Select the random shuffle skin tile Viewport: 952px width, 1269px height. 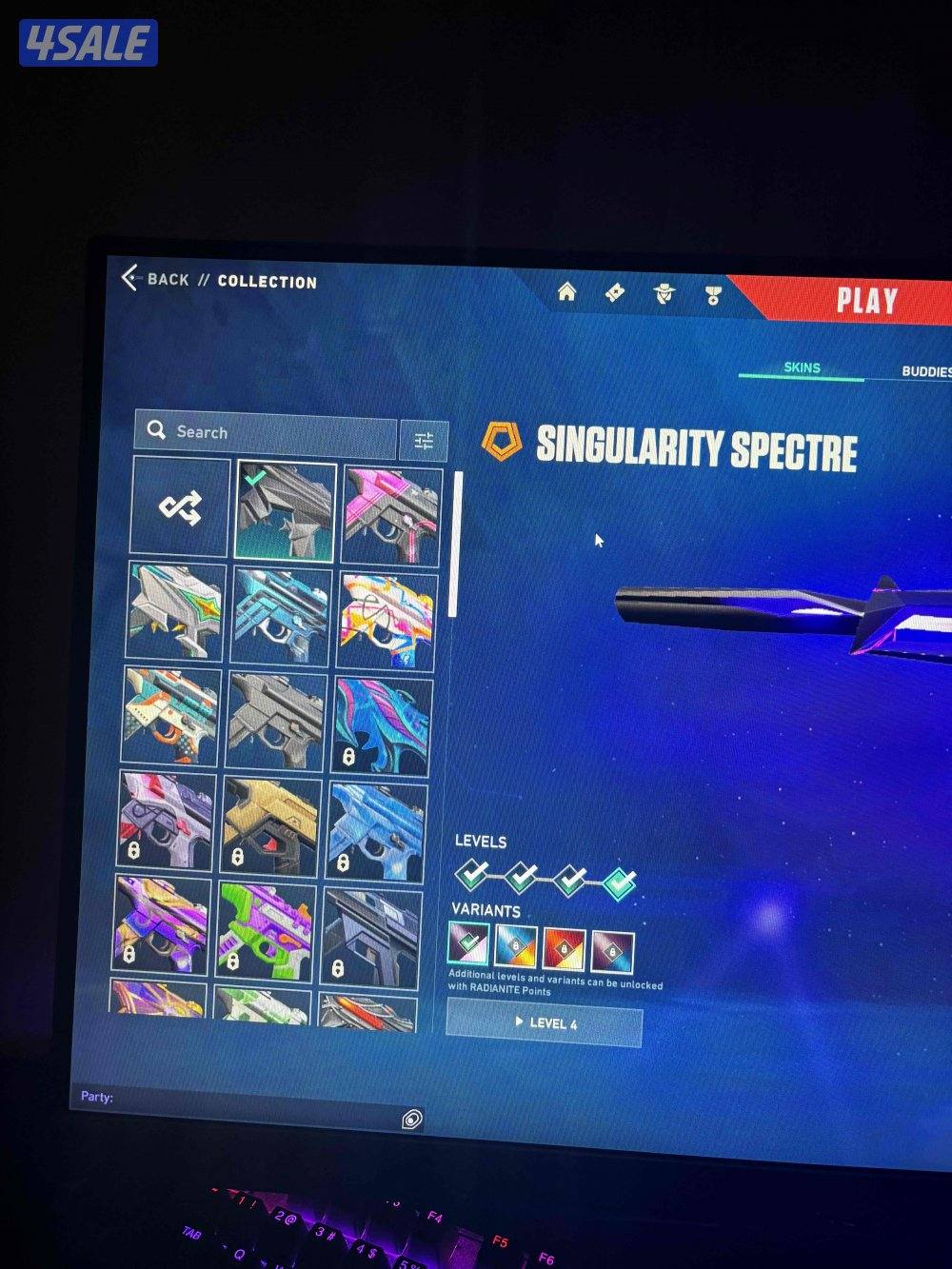tap(180, 507)
